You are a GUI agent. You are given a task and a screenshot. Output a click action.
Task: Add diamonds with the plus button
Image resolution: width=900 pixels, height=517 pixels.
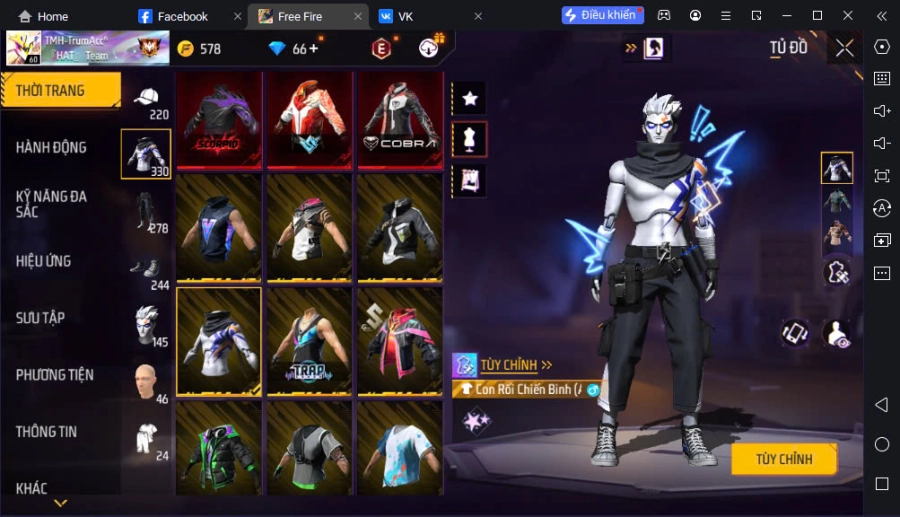(314, 48)
